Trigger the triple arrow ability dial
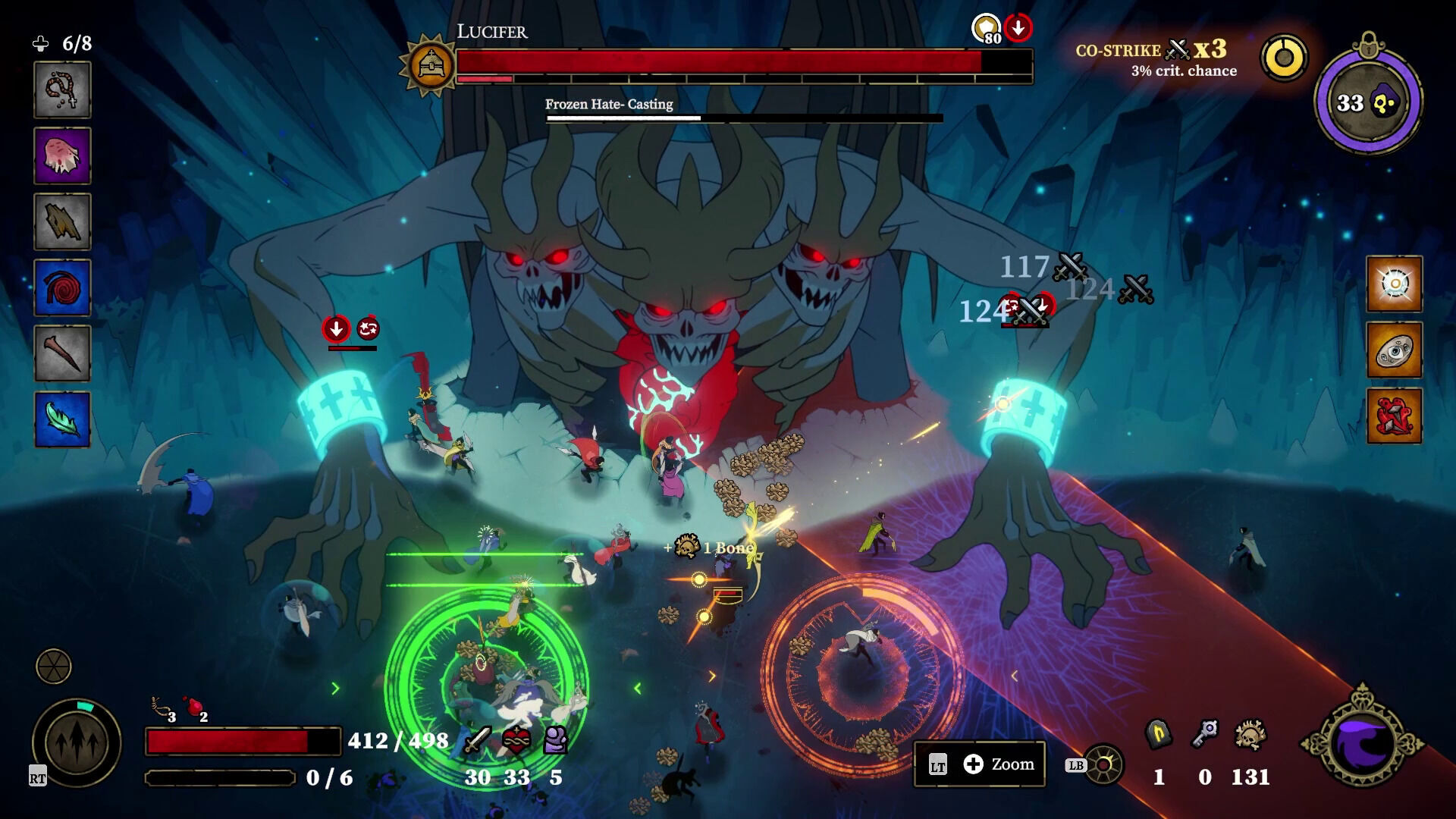 (x=77, y=743)
